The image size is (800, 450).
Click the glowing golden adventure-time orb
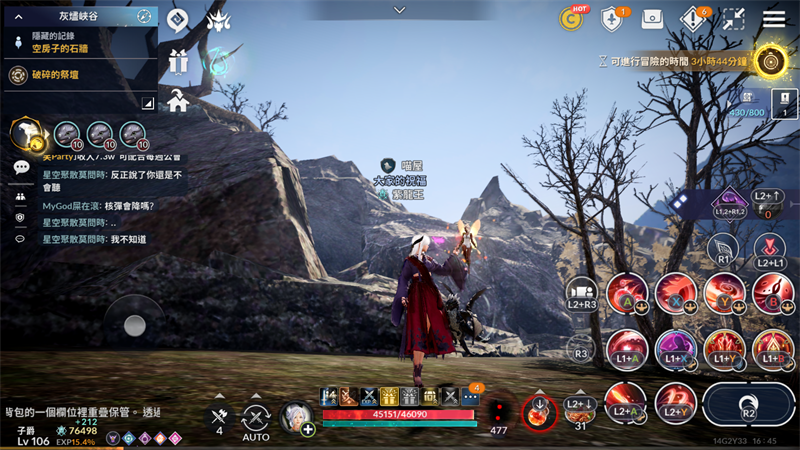pyautogui.click(x=769, y=61)
